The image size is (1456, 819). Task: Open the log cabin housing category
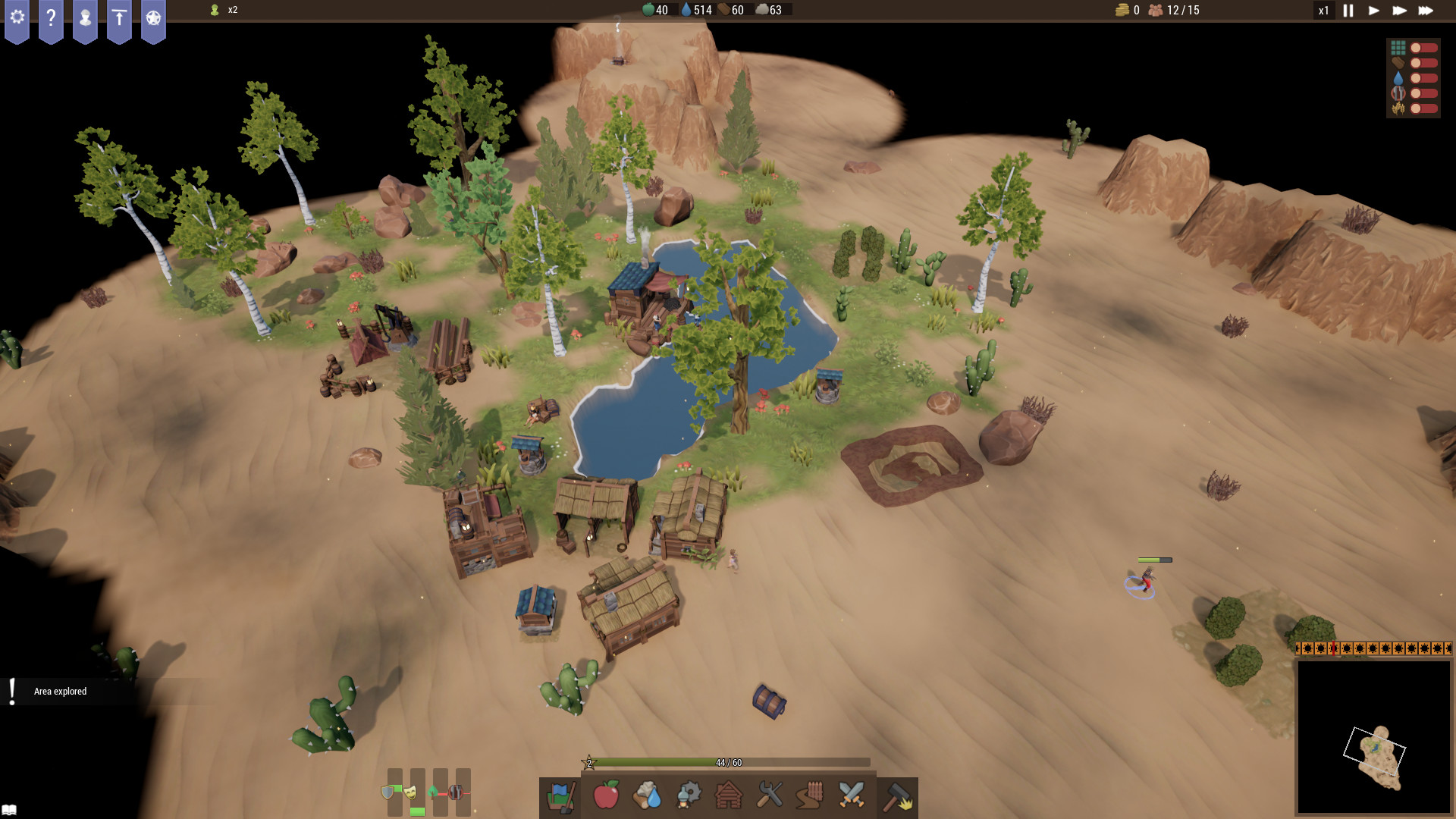[730, 796]
